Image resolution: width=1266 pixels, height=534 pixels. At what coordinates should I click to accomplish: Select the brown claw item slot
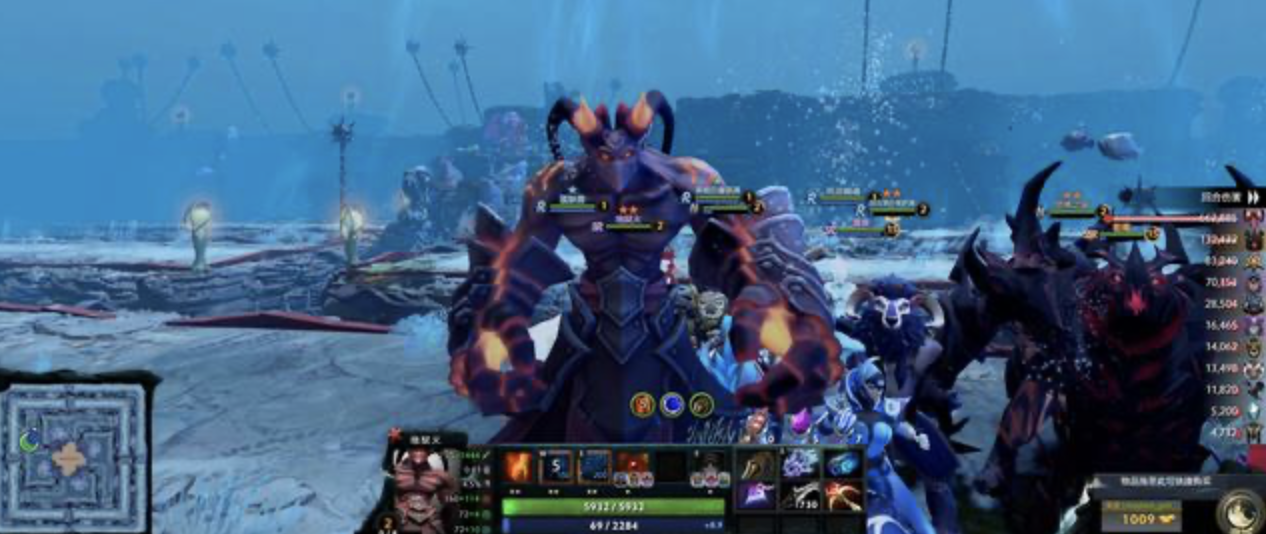tap(757, 463)
